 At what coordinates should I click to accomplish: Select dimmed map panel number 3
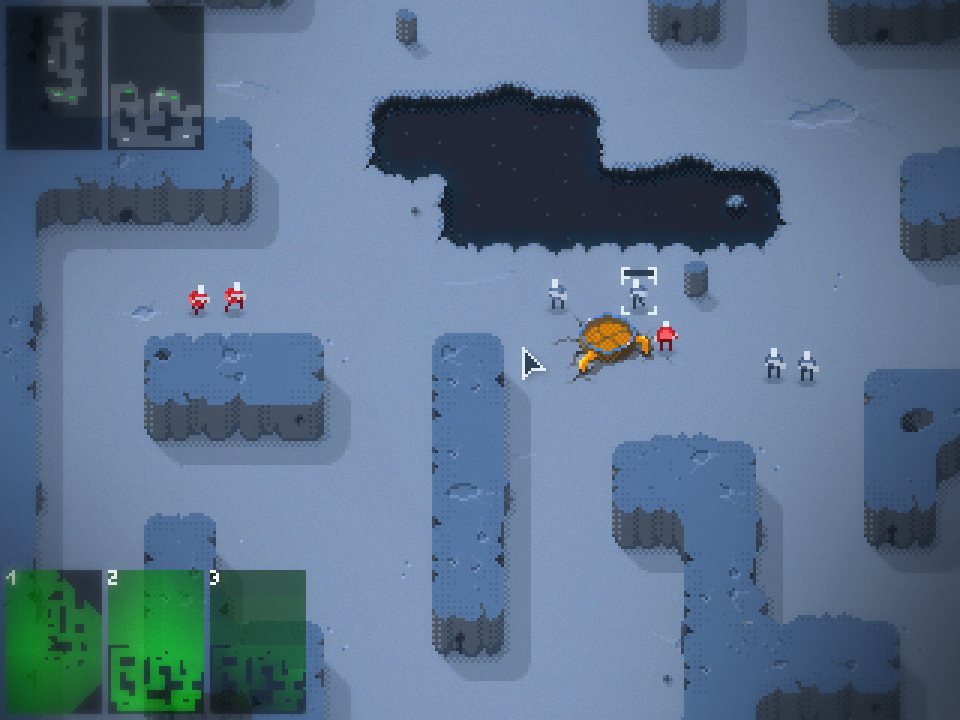click(x=257, y=640)
